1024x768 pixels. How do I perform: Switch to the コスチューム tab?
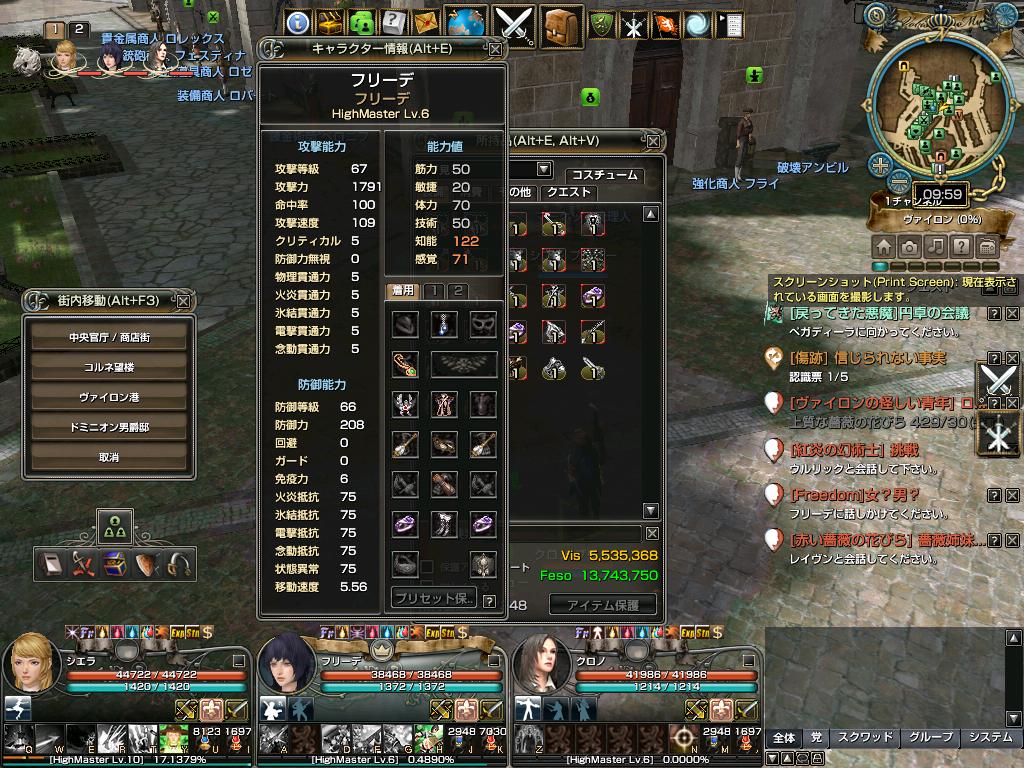(x=603, y=175)
